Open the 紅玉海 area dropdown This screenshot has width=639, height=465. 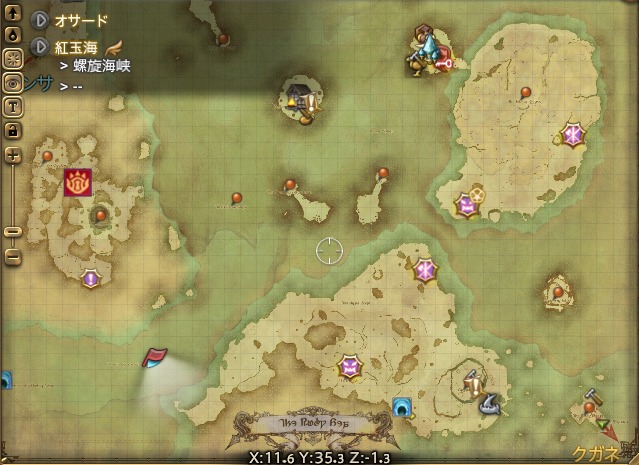(40, 46)
